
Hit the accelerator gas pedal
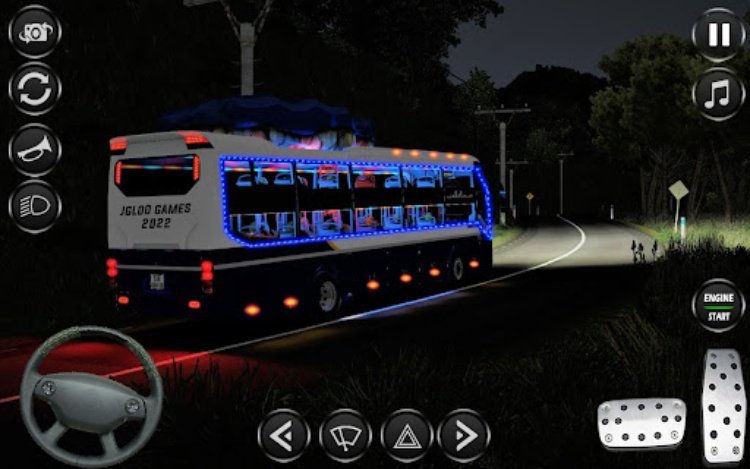(723, 405)
